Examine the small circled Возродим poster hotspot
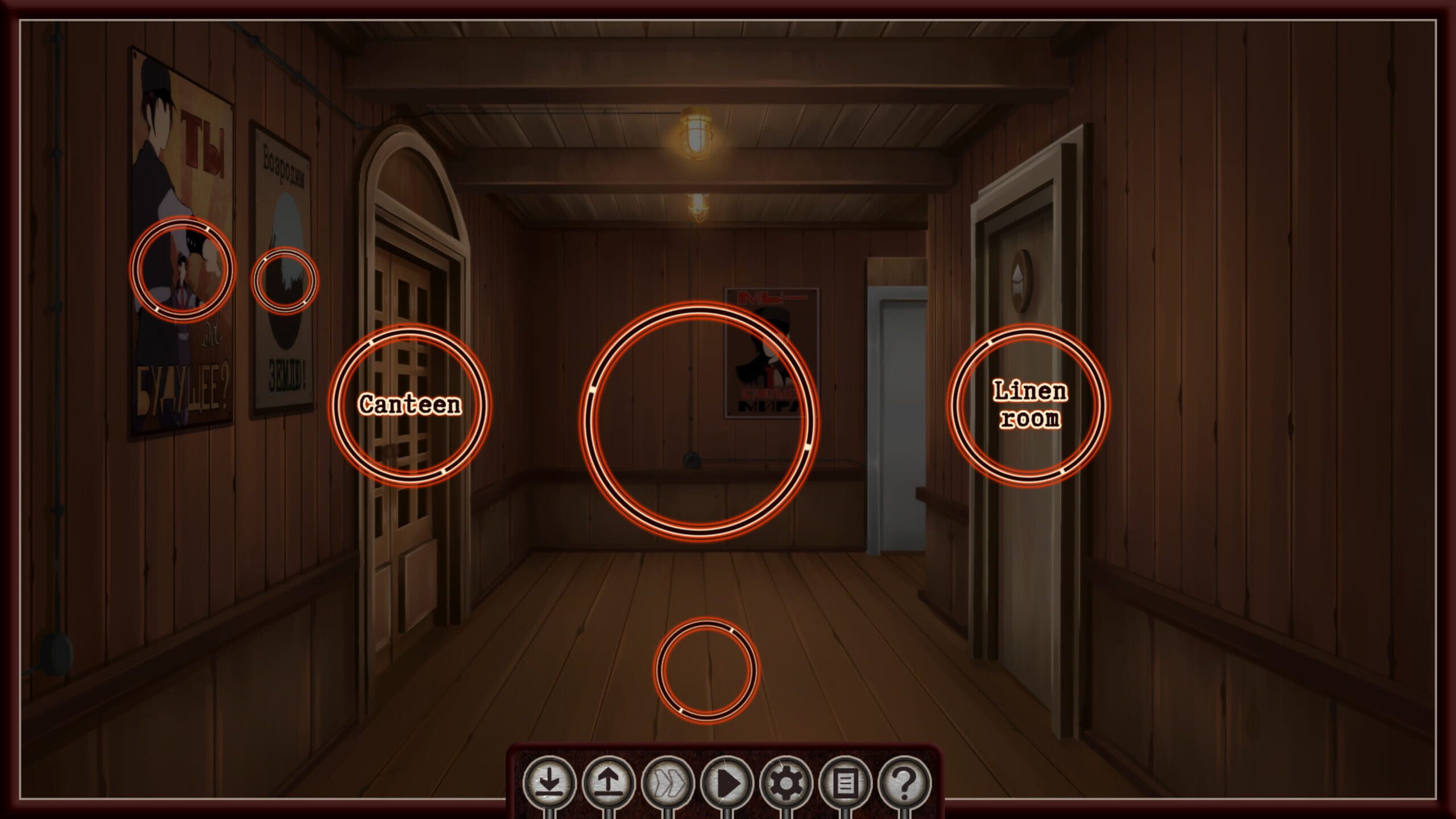The width and height of the screenshot is (1456, 819). (285, 280)
